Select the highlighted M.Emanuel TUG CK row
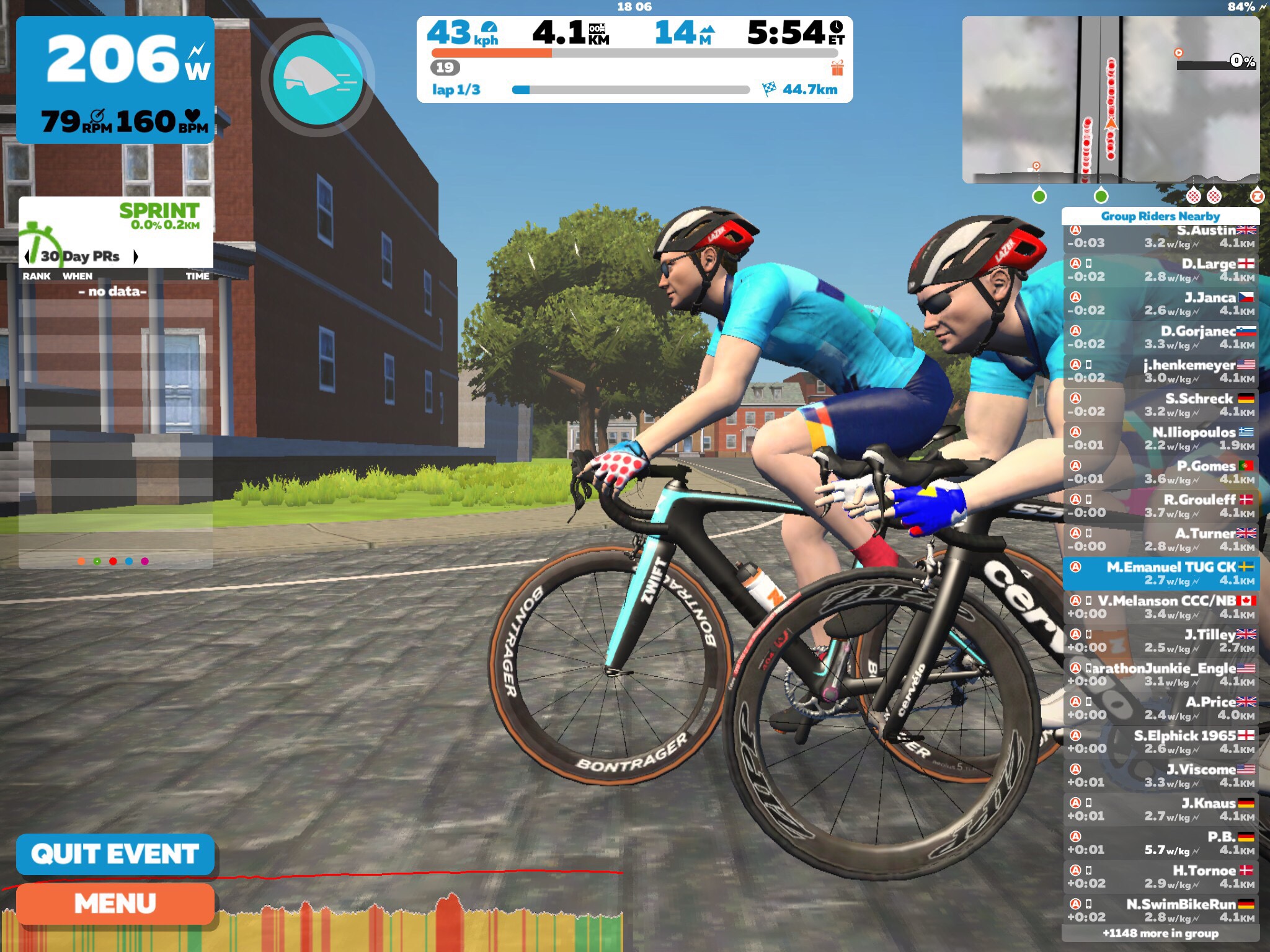 pos(1160,573)
